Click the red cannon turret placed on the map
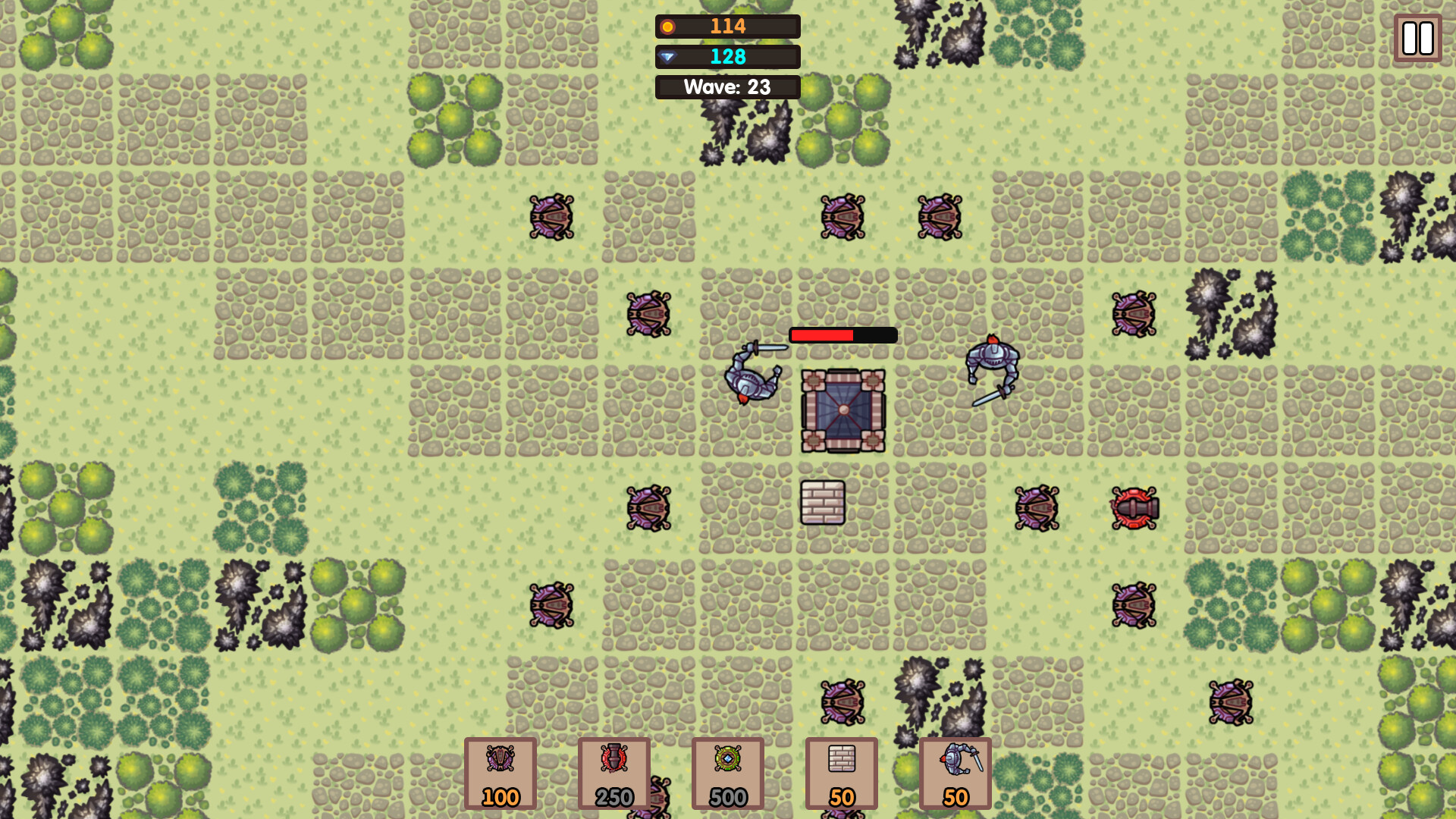 pyautogui.click(x=1134, y=508)
